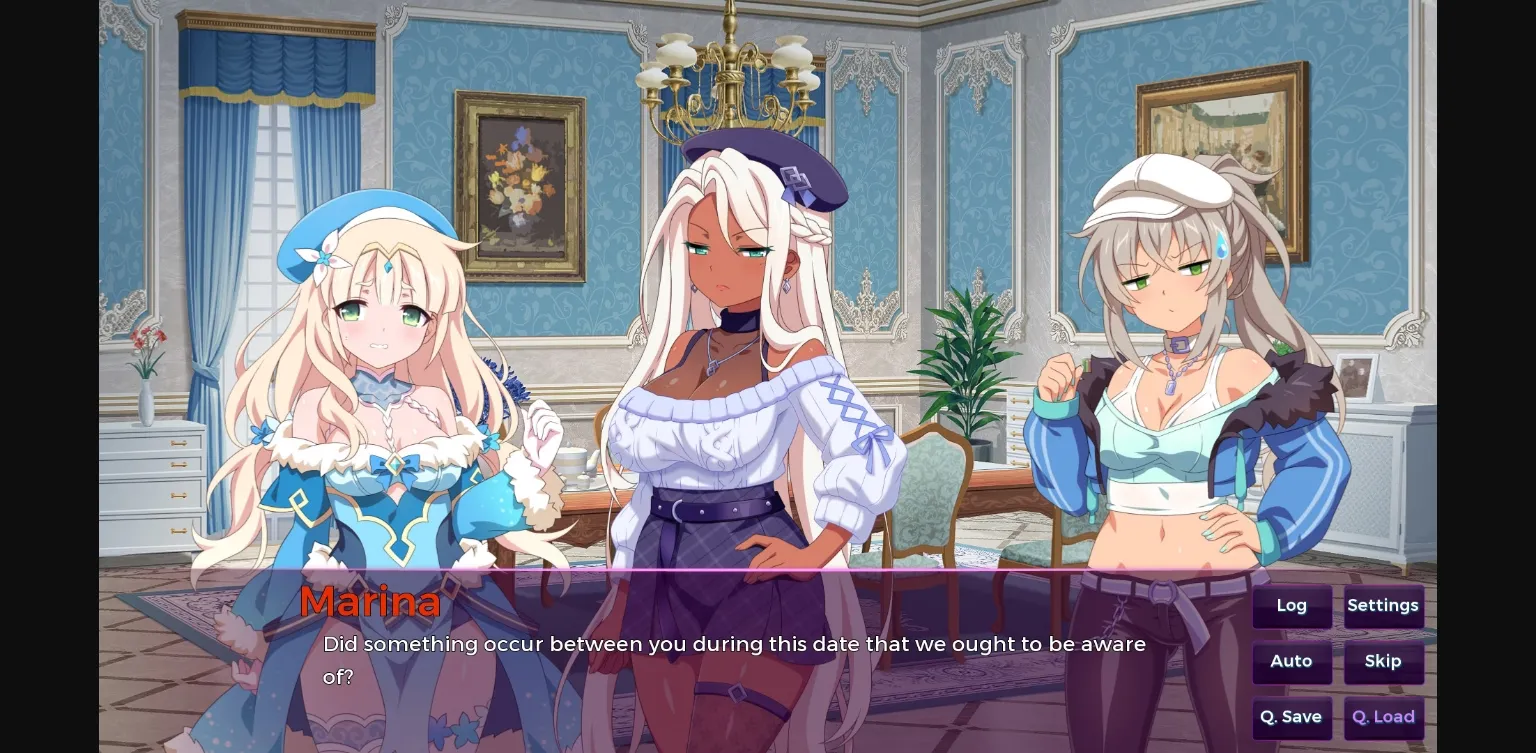Enable Skip mode to fast-forward dialogue
Image resolution: width=1536 pixels, height=753 pixels.
tap(1383, 661)
